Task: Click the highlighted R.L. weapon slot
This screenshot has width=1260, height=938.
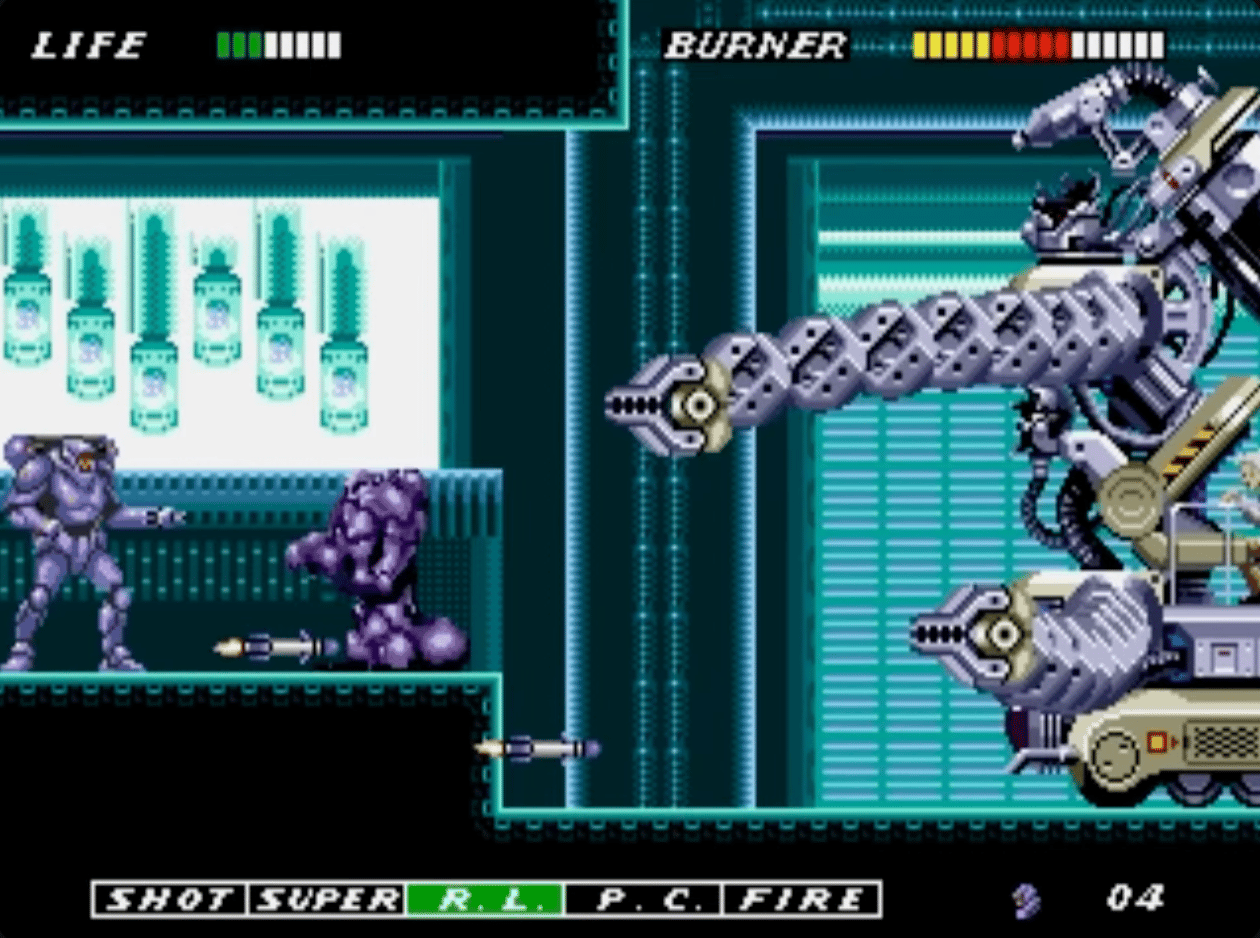Action: pos(485,899)
